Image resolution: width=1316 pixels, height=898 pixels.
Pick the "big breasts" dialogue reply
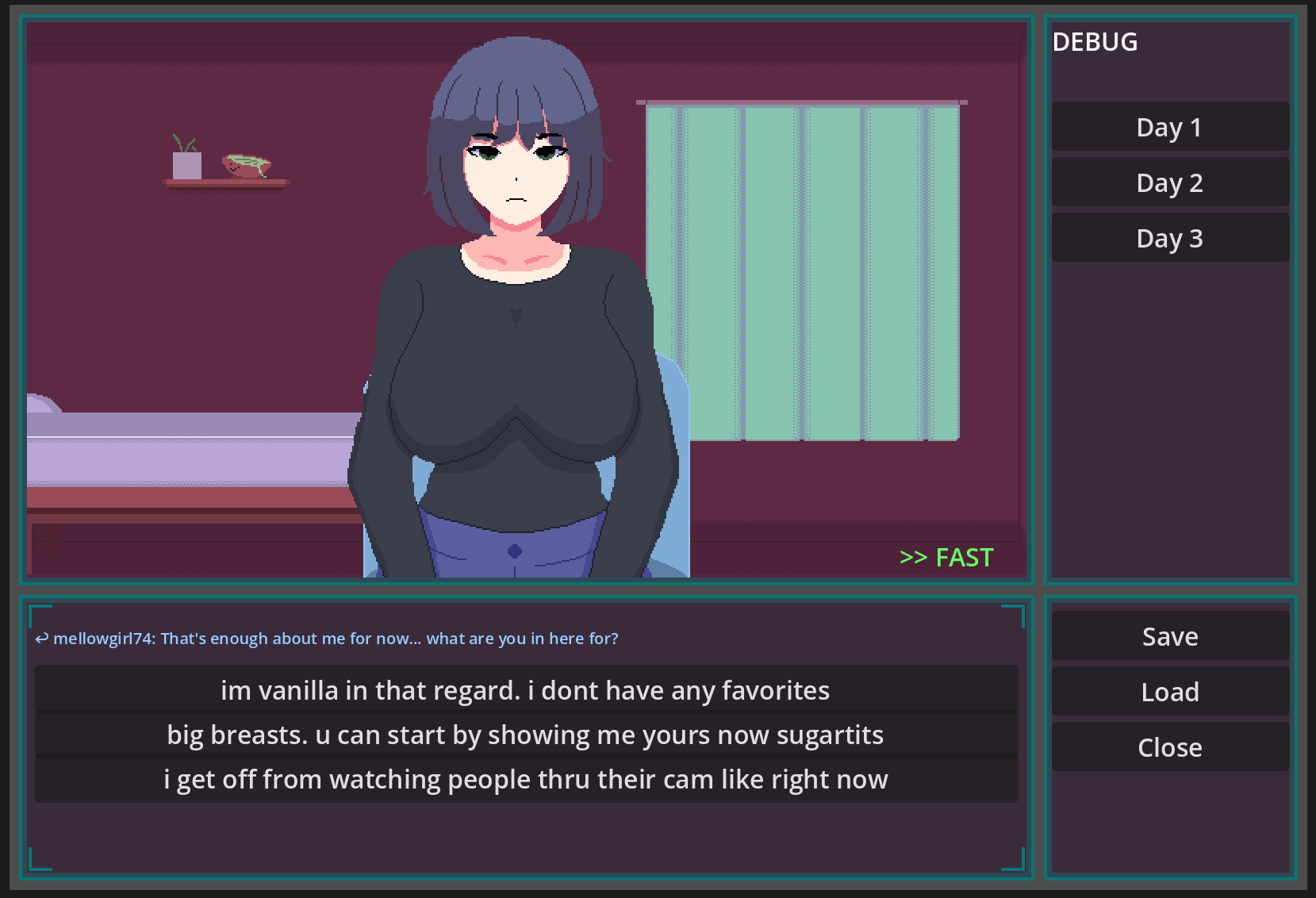point(525,735)
